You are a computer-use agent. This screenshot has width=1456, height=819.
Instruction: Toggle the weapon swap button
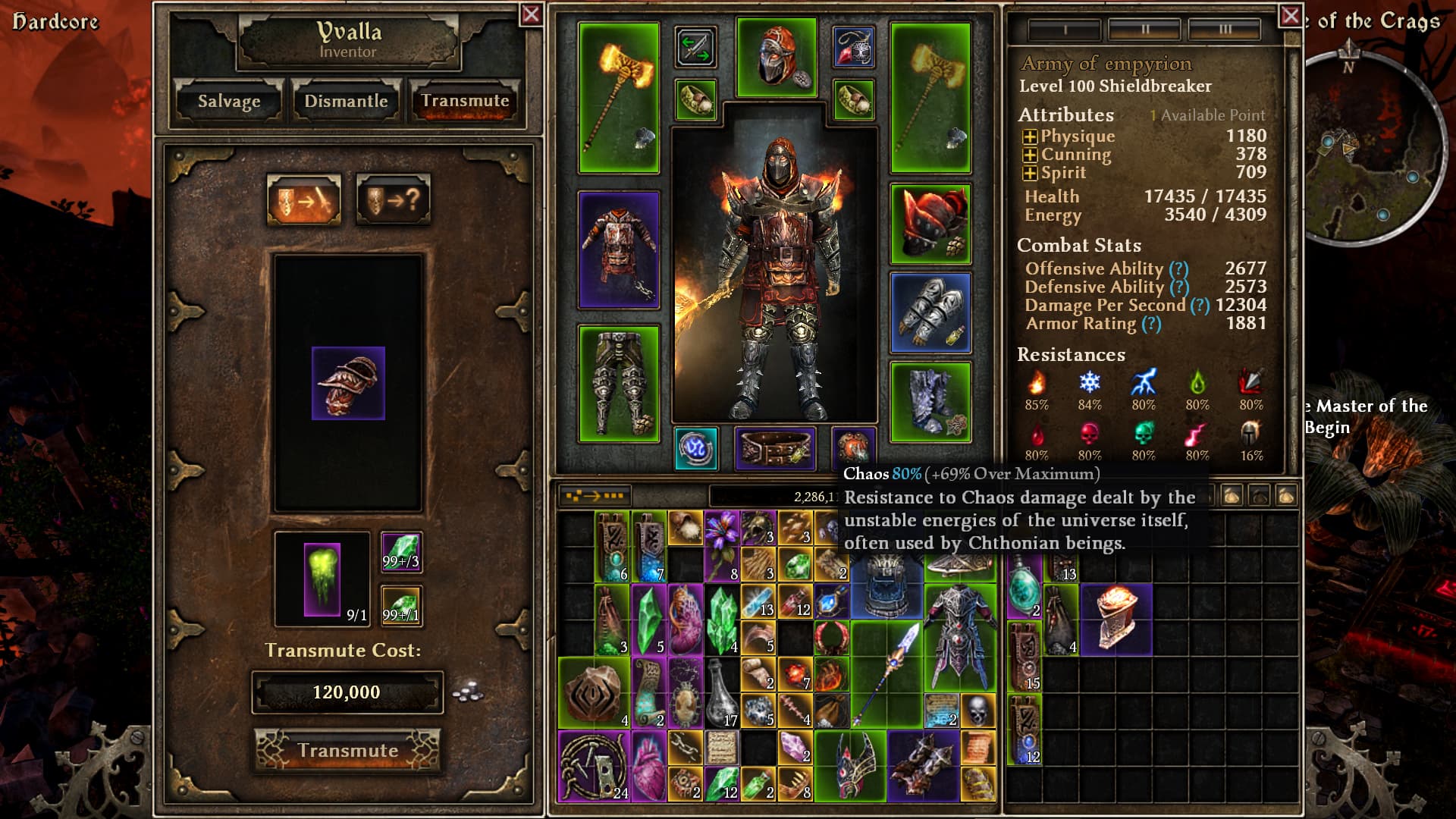(x=695, y=46)
